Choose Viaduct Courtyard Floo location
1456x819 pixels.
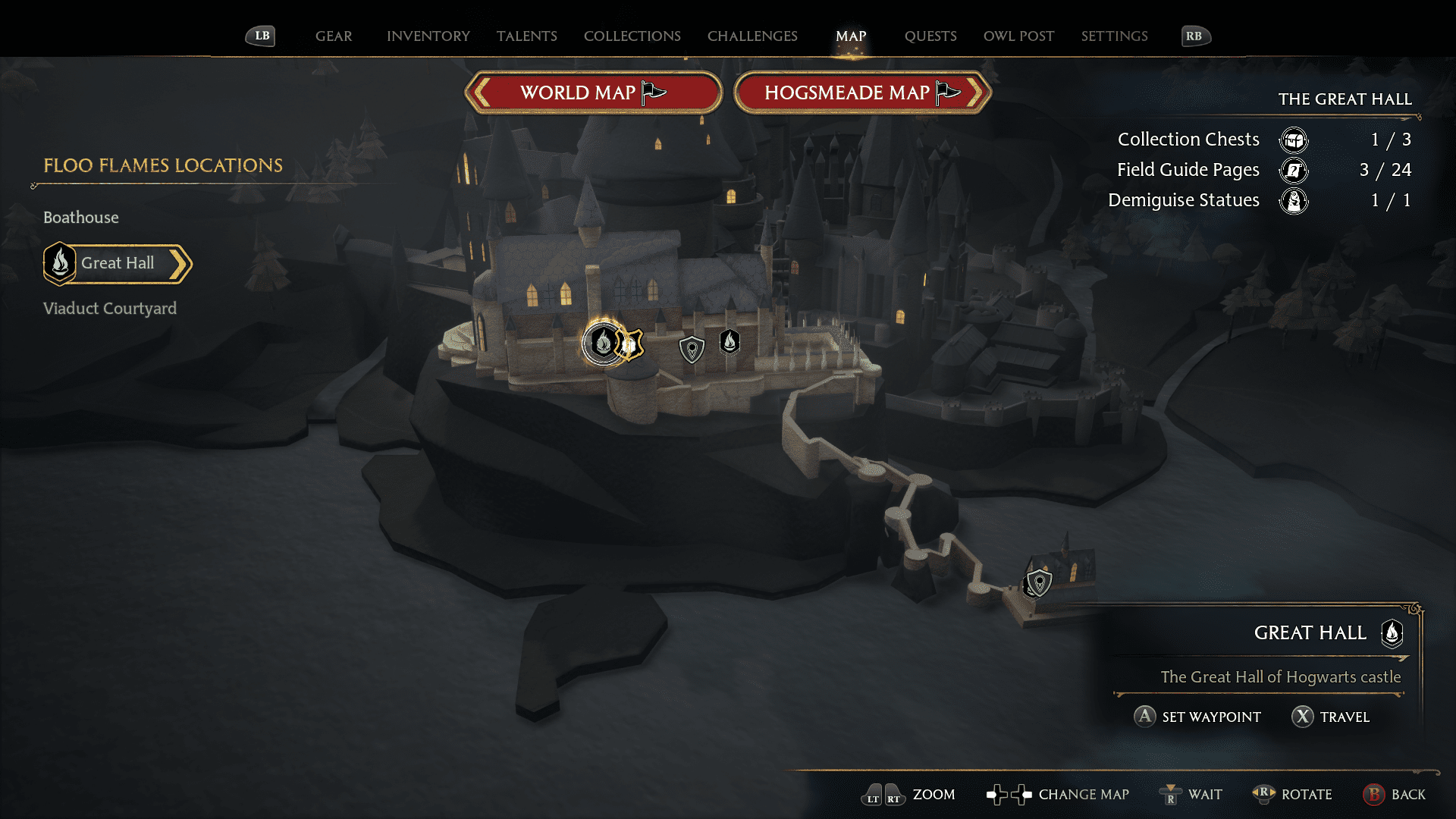110,309
